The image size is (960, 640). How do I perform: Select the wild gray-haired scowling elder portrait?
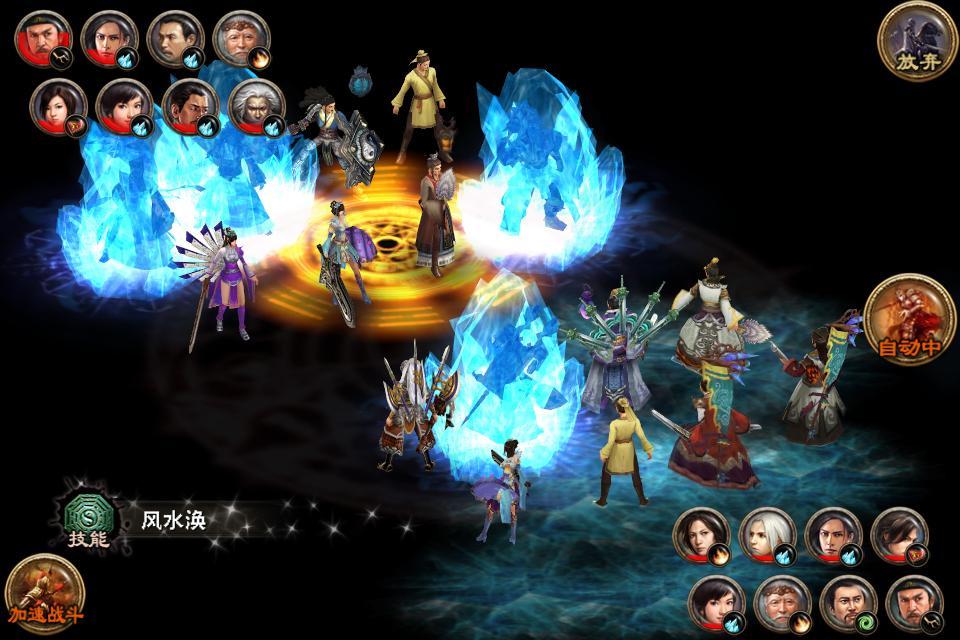click(257, 106)
